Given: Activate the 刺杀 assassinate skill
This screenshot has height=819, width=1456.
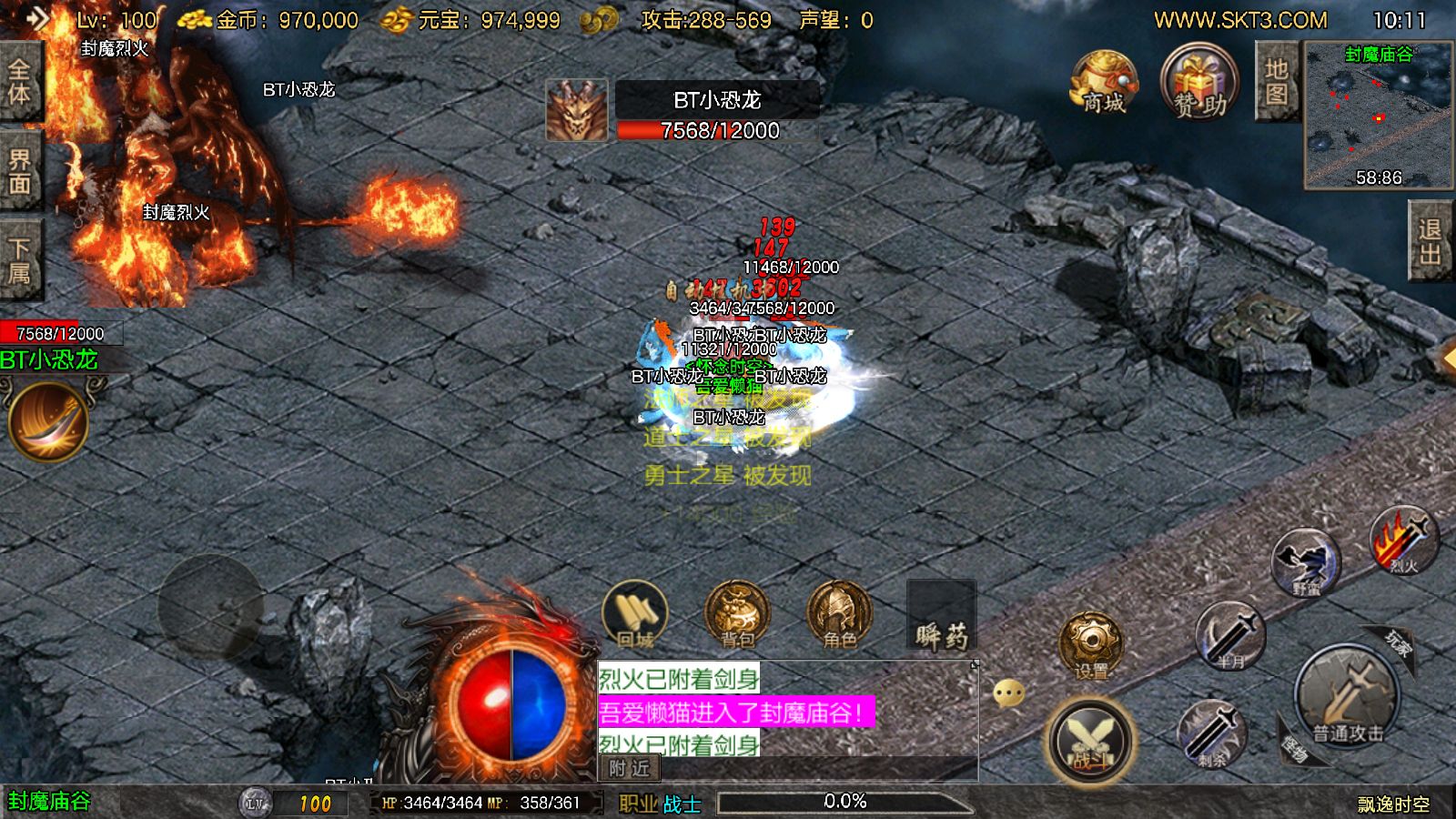Looking at the screenshot, I should point(1211,733).
